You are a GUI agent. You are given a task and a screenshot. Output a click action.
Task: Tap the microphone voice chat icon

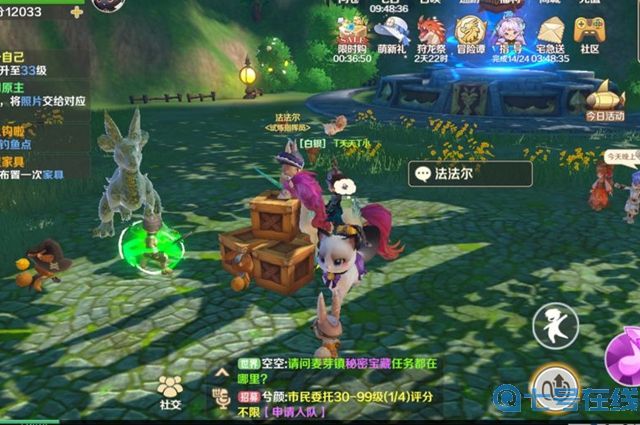click(x=222, y=399)
